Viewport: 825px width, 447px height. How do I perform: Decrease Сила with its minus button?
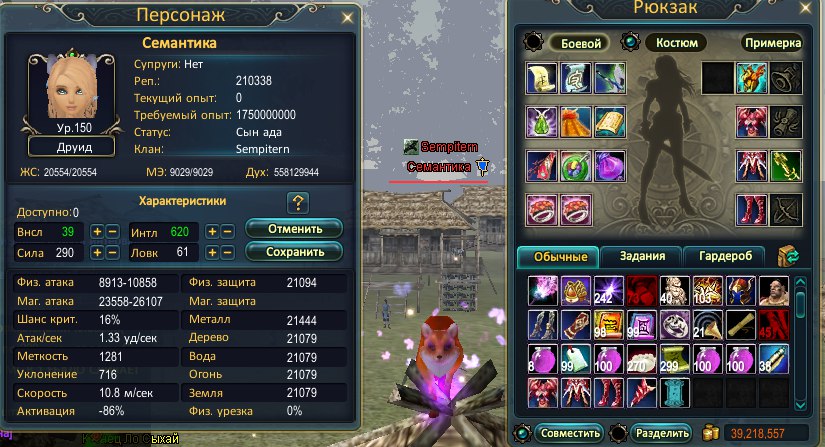click(x=113, y=254)
